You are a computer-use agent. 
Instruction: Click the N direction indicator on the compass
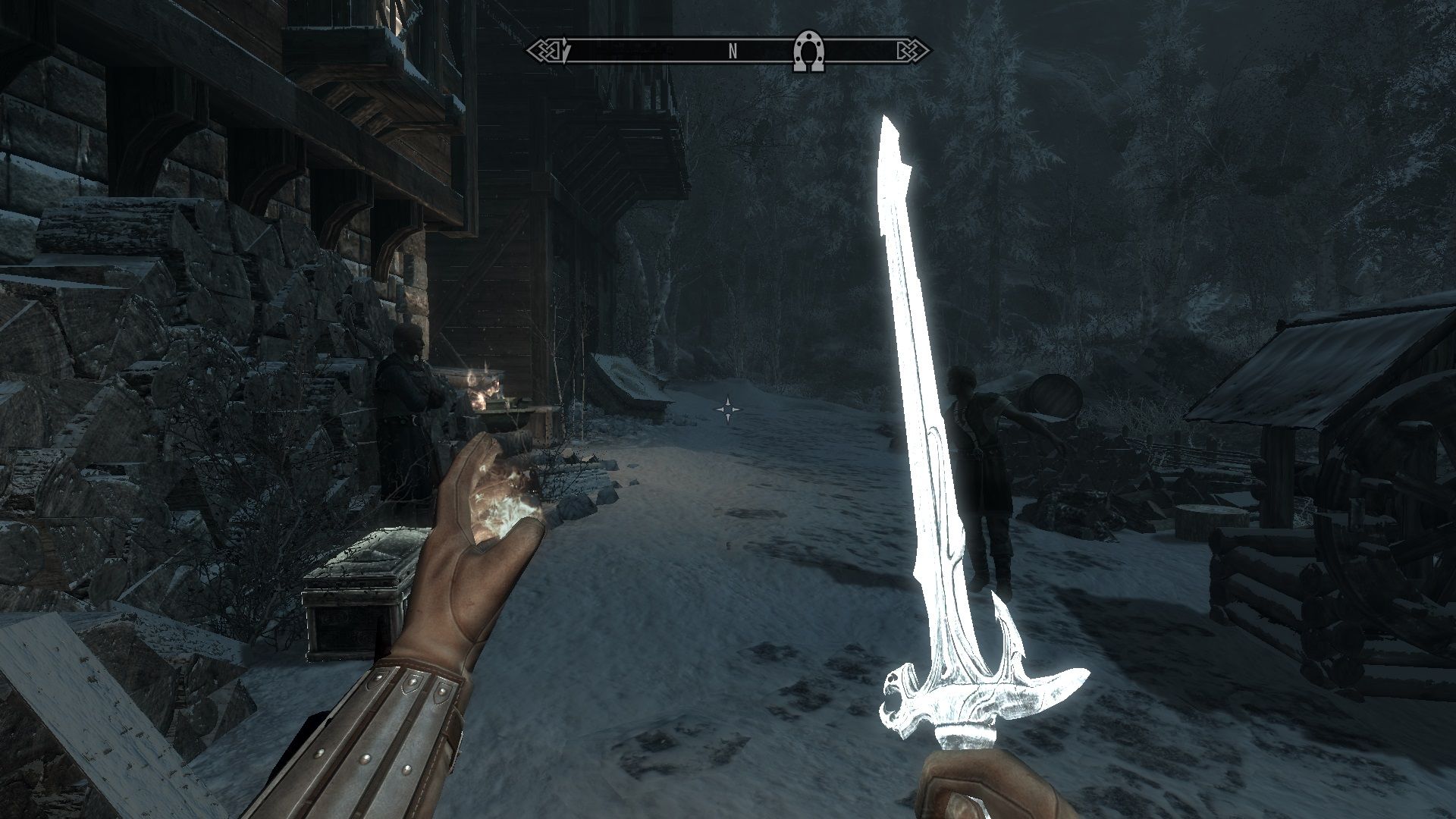click(x=732, y=52)
